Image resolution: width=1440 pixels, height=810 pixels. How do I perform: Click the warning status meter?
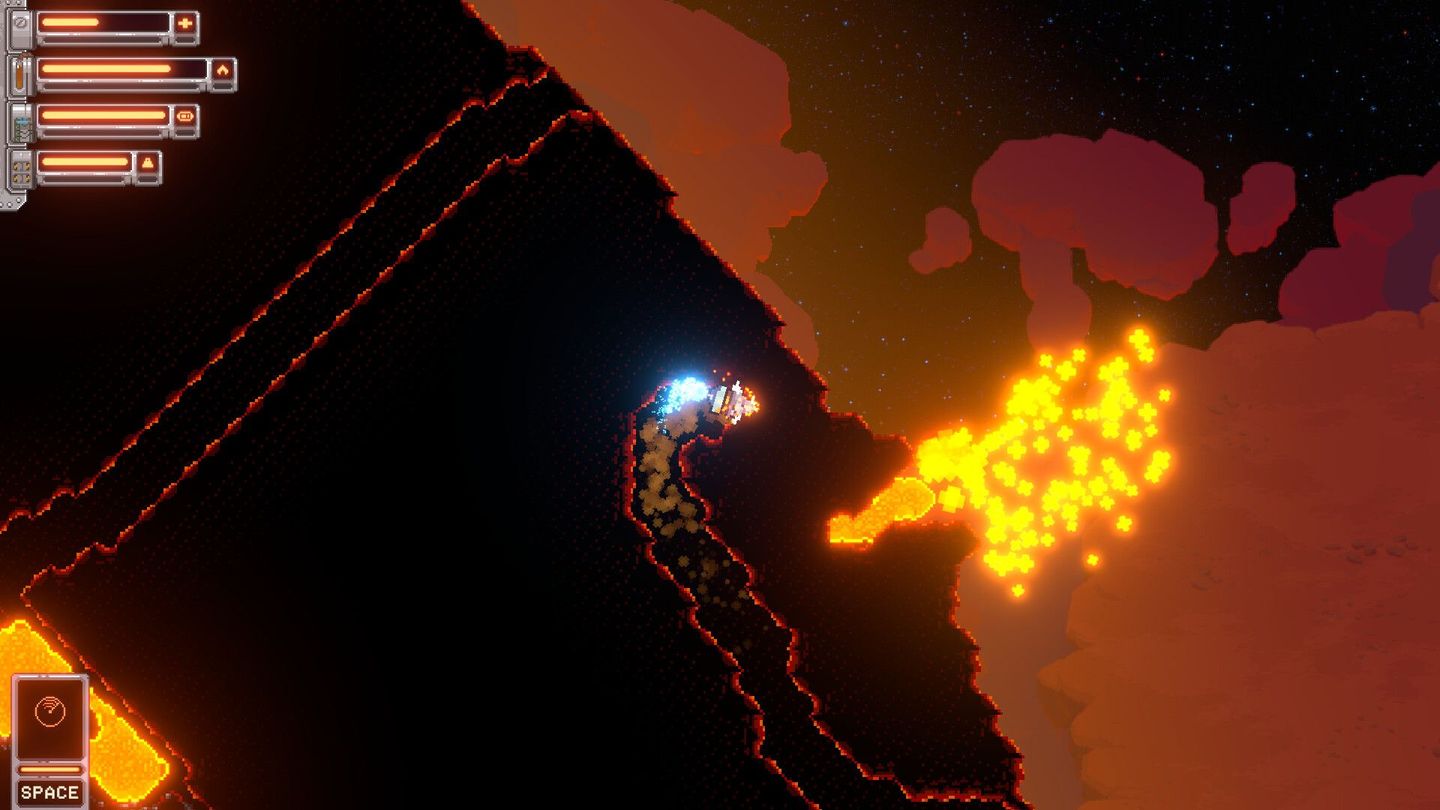[x=86, y=162]
